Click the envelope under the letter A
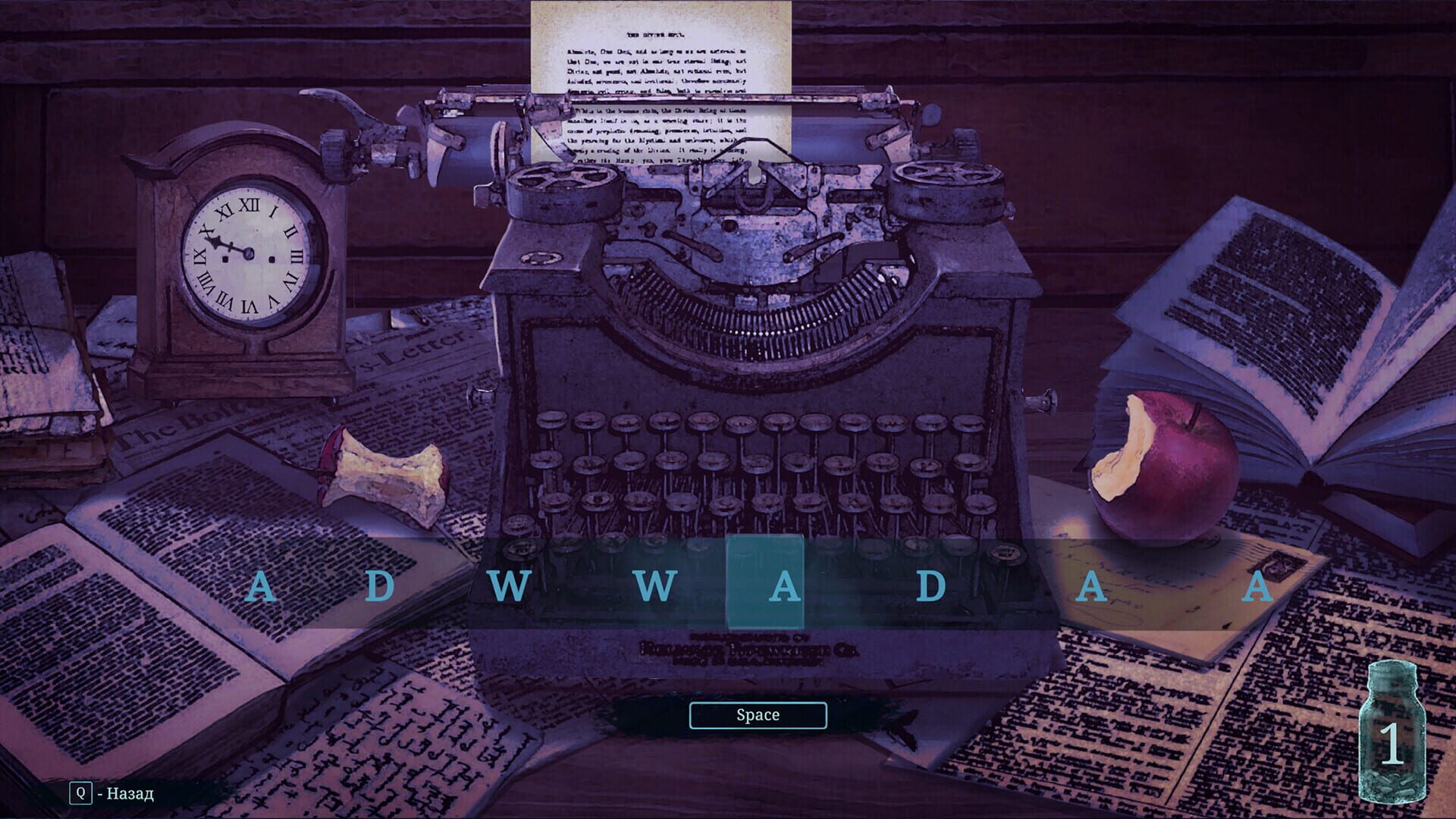 pyautogui.click(x=1183, y=599)
